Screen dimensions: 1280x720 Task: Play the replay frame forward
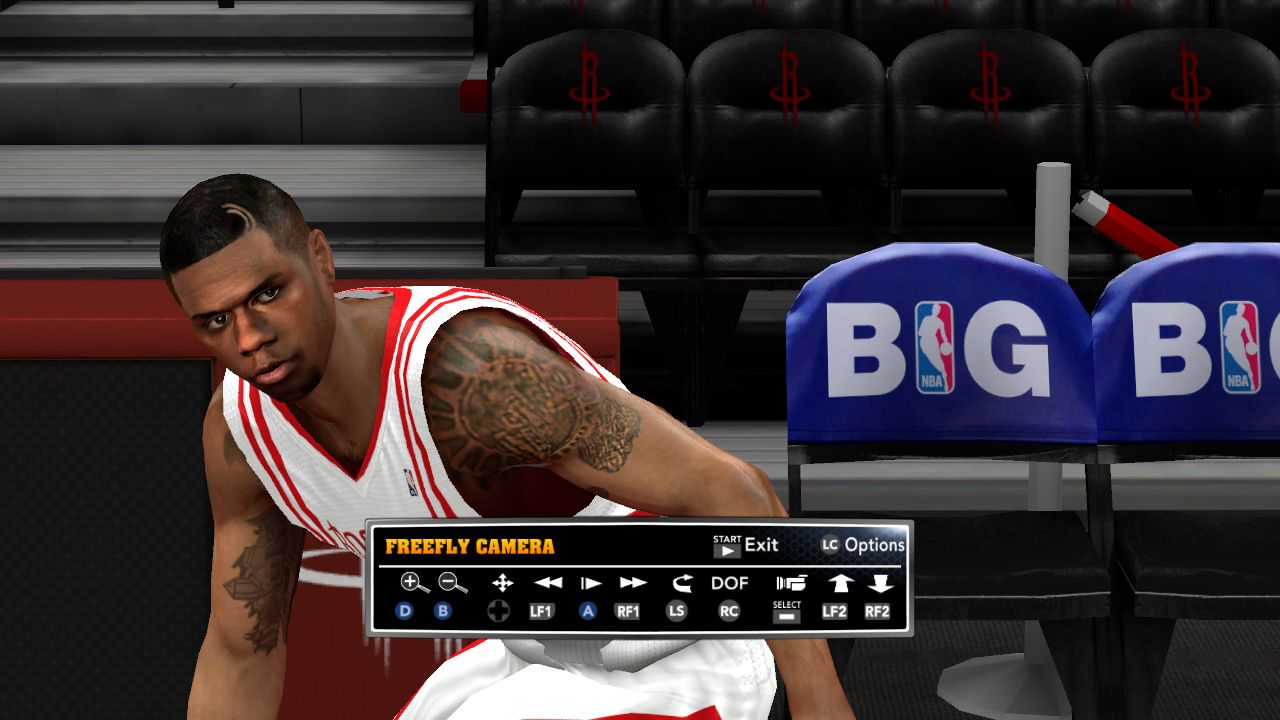click(591, 583)
